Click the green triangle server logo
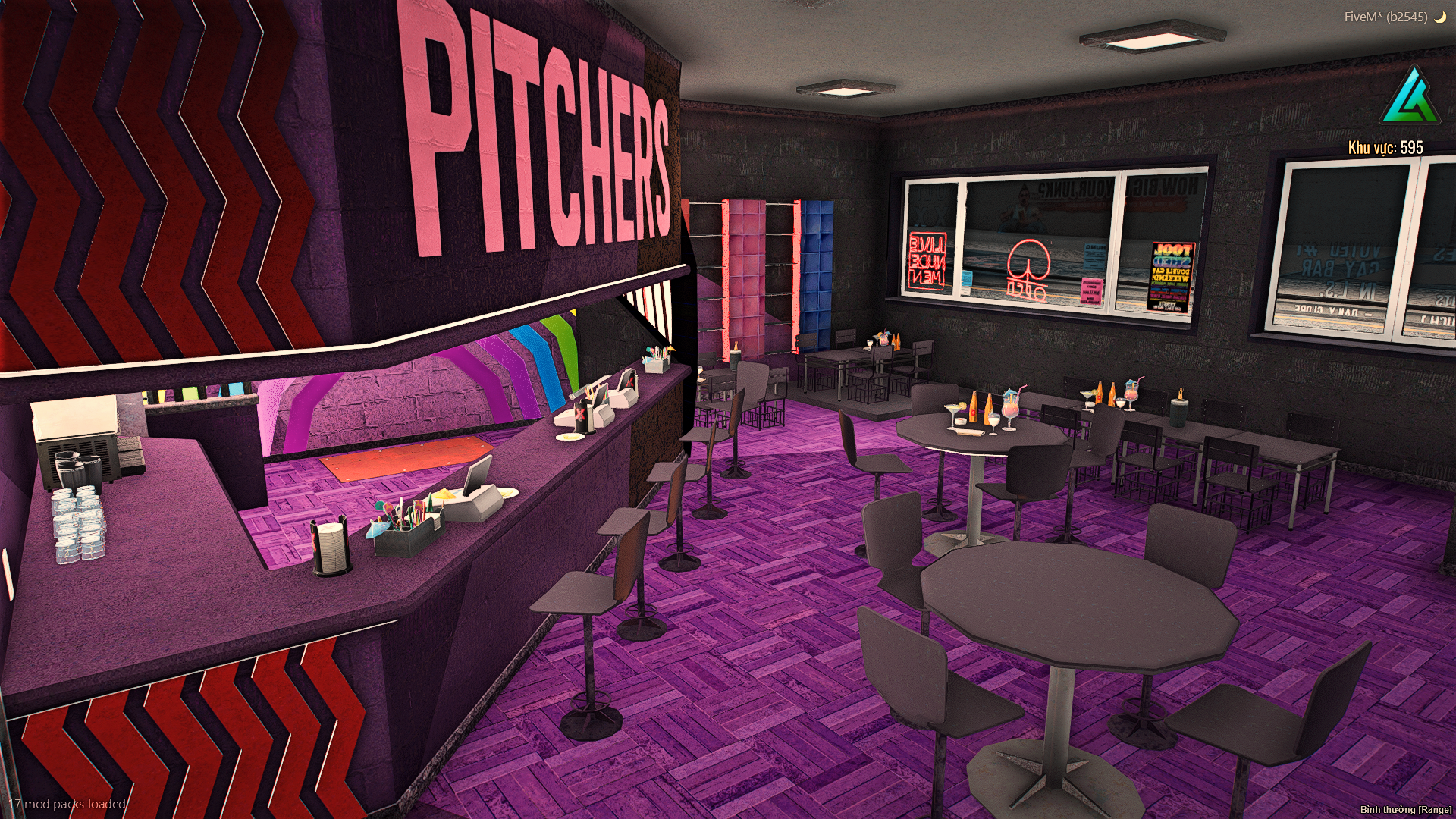This screenshot has height=819, width=1456. tap(1409, 98)
